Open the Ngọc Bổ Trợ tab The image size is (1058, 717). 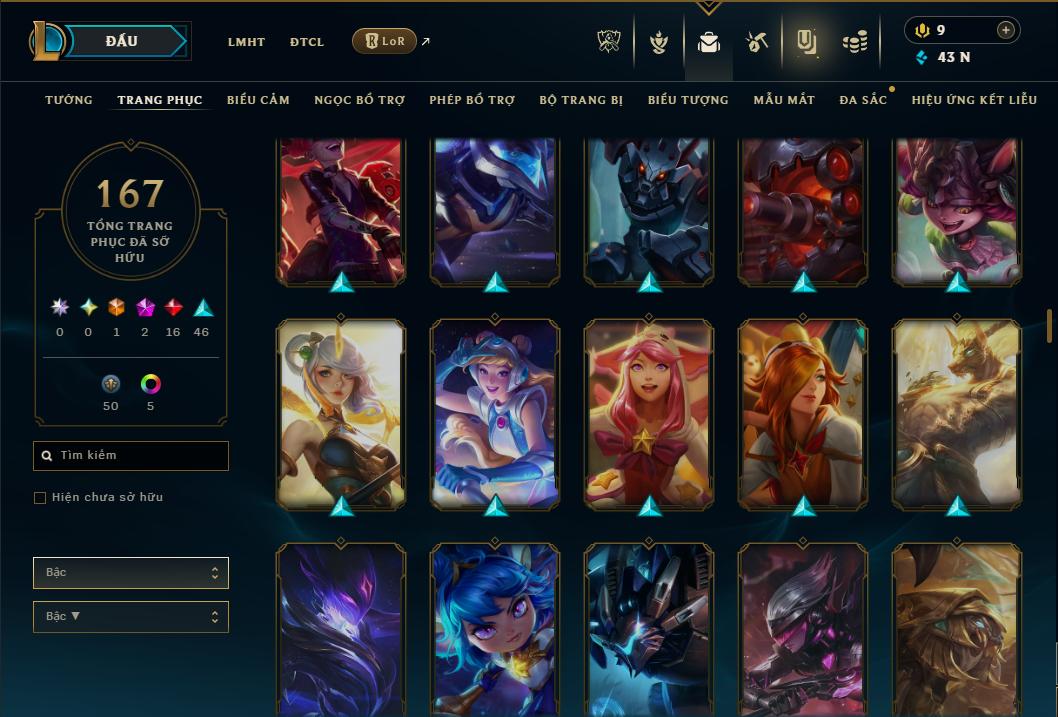[x=359, y=100]
